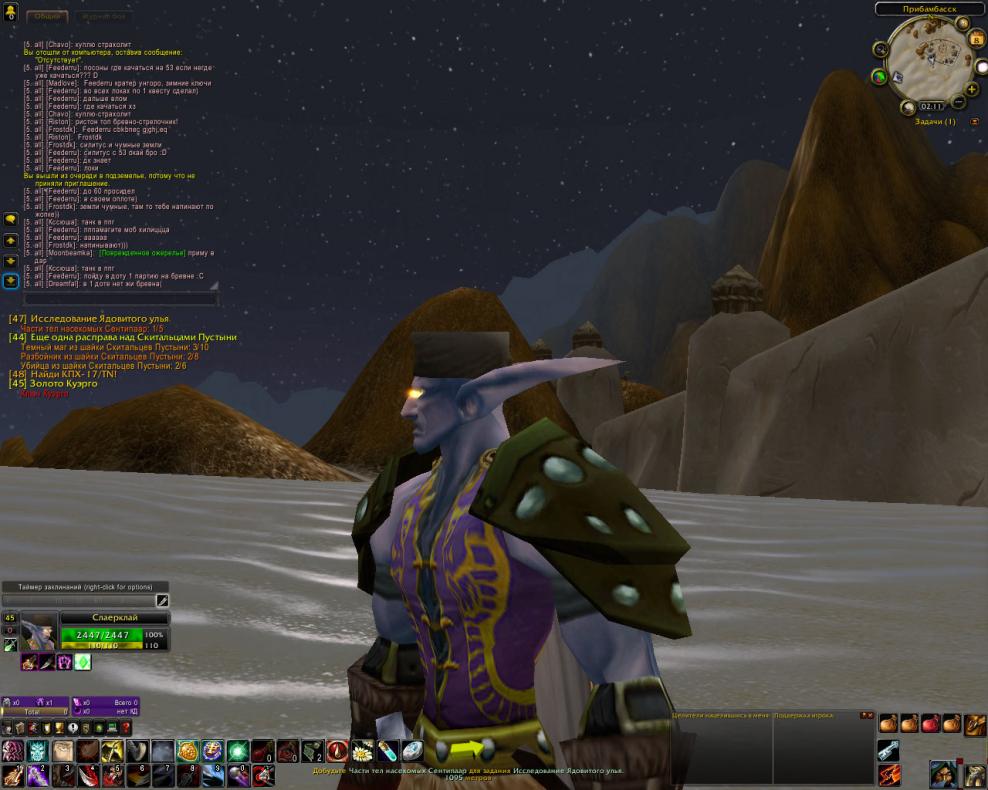Click the minimap zoom-in plus button
This screenshot has width=988, height=790.
[x=971, y=89]
